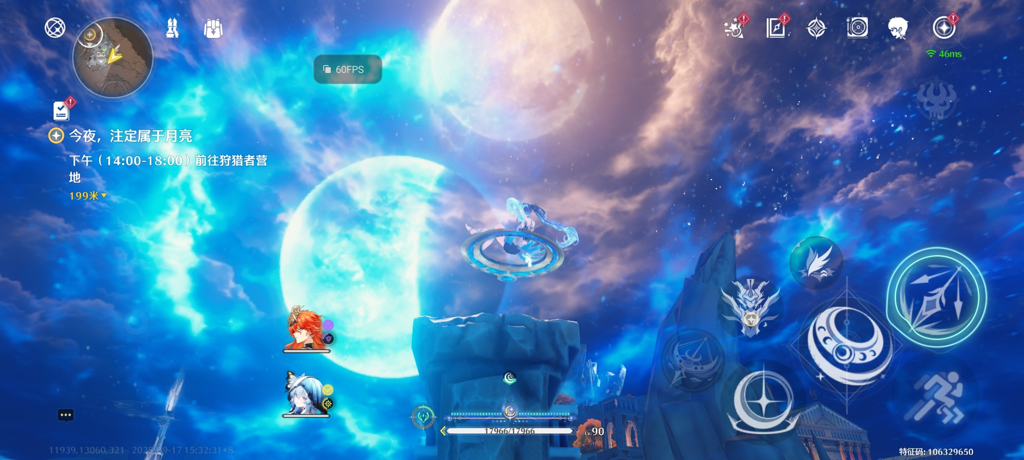1024x460 pixels.
Task: Switch to the red-haired character
Action: tap(305, 330)
